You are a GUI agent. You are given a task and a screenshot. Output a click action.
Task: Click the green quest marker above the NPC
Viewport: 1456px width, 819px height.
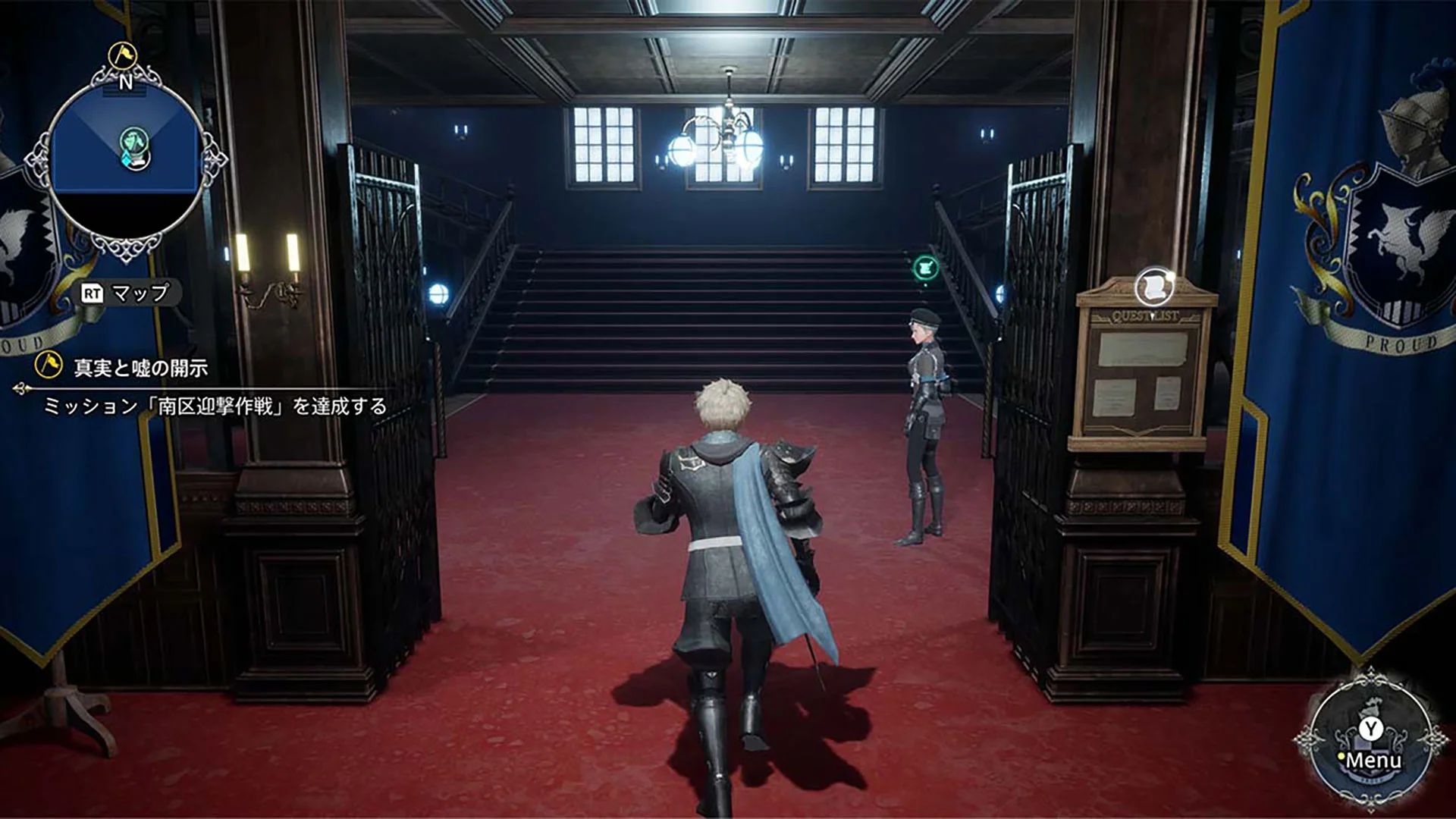point(925,267)
